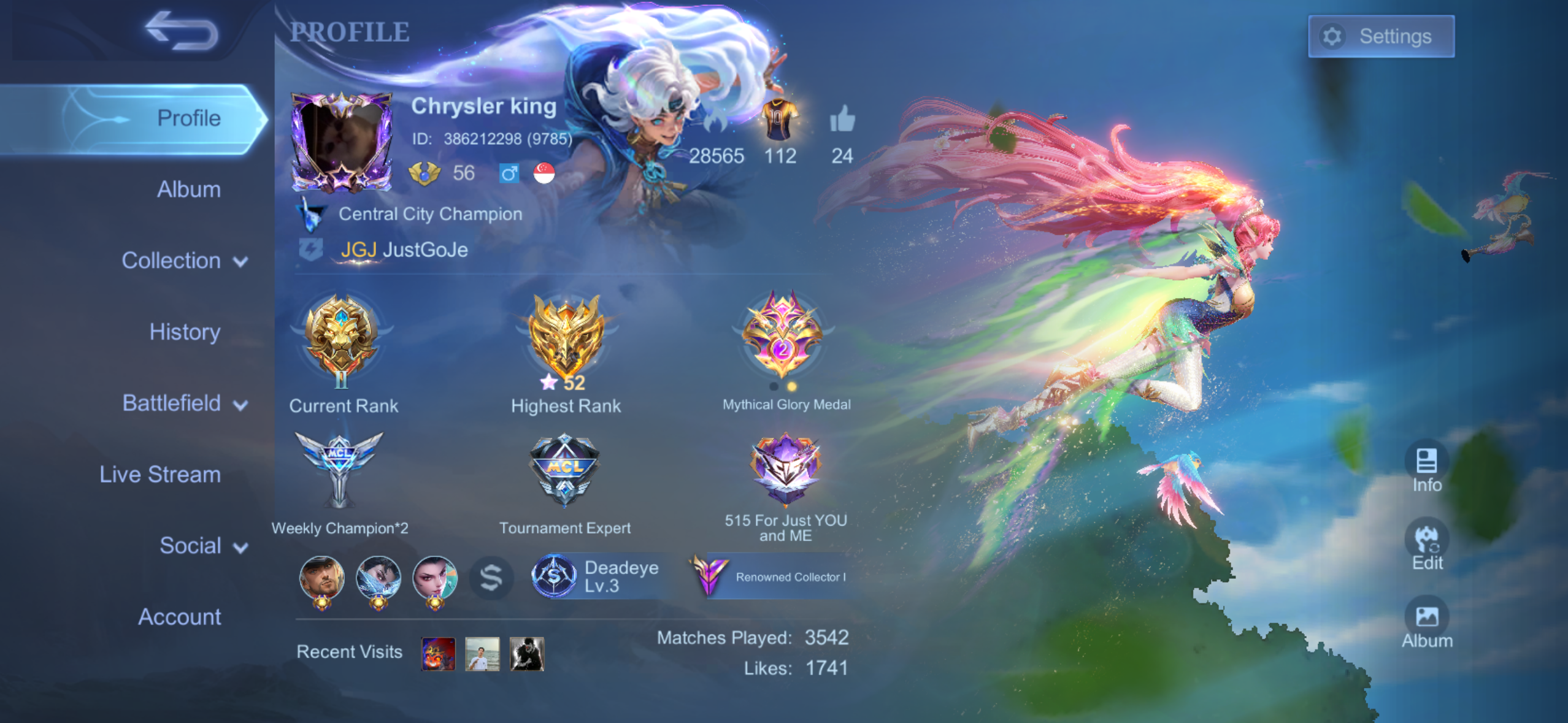Tap the thumbs-up likes icon

point(842,119)
